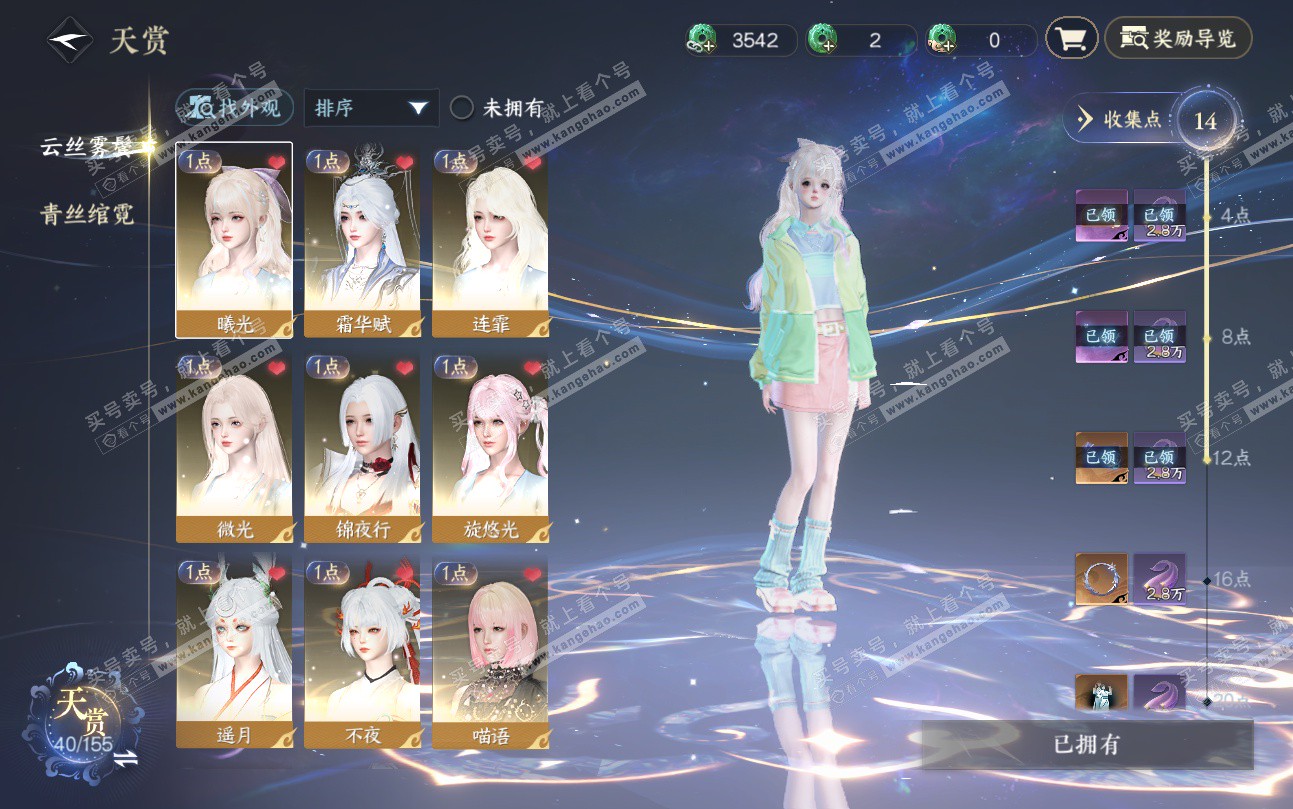
Task: Pick the 不夜 hairstyle card
Action: (362, 653)
